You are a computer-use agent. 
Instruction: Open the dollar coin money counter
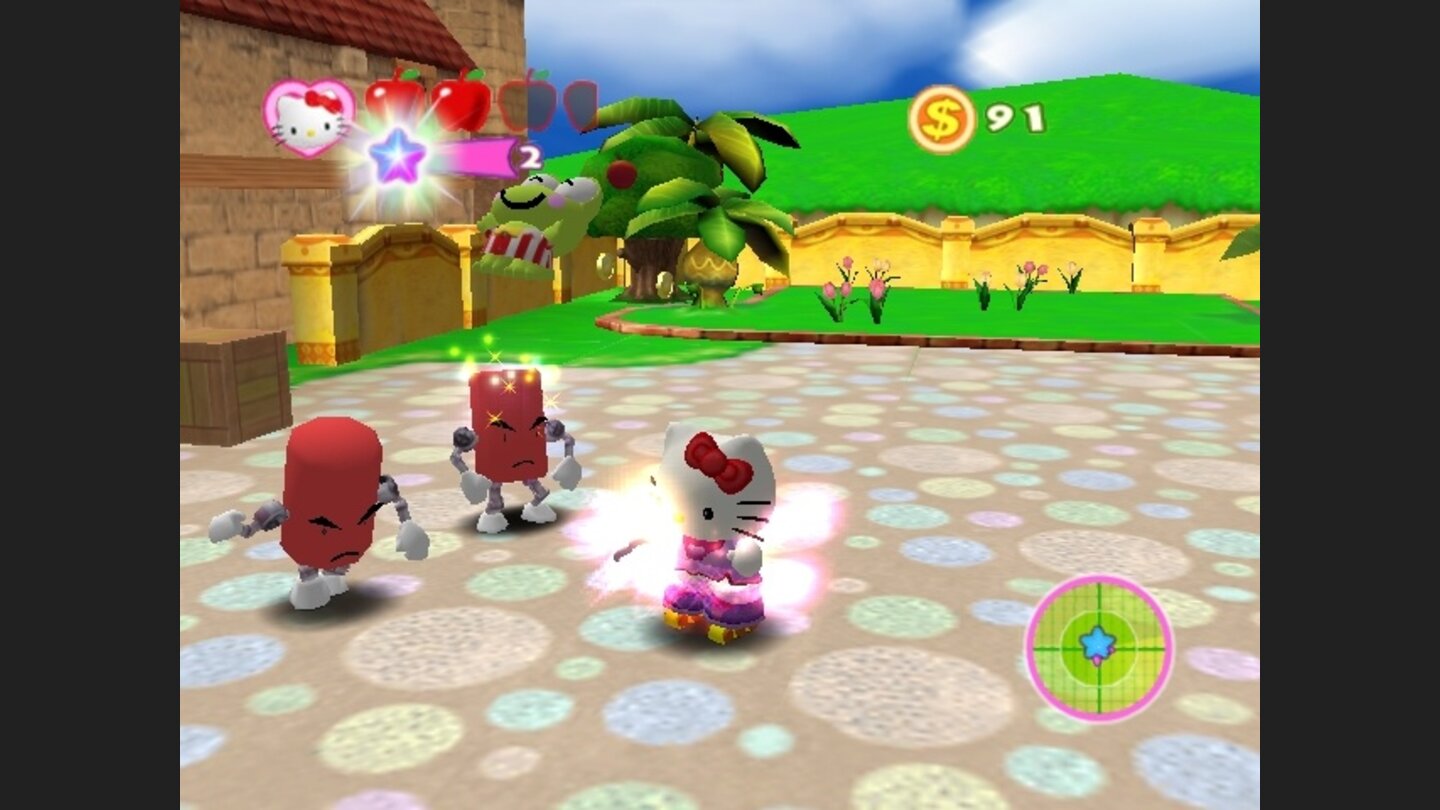coord(943,117)
